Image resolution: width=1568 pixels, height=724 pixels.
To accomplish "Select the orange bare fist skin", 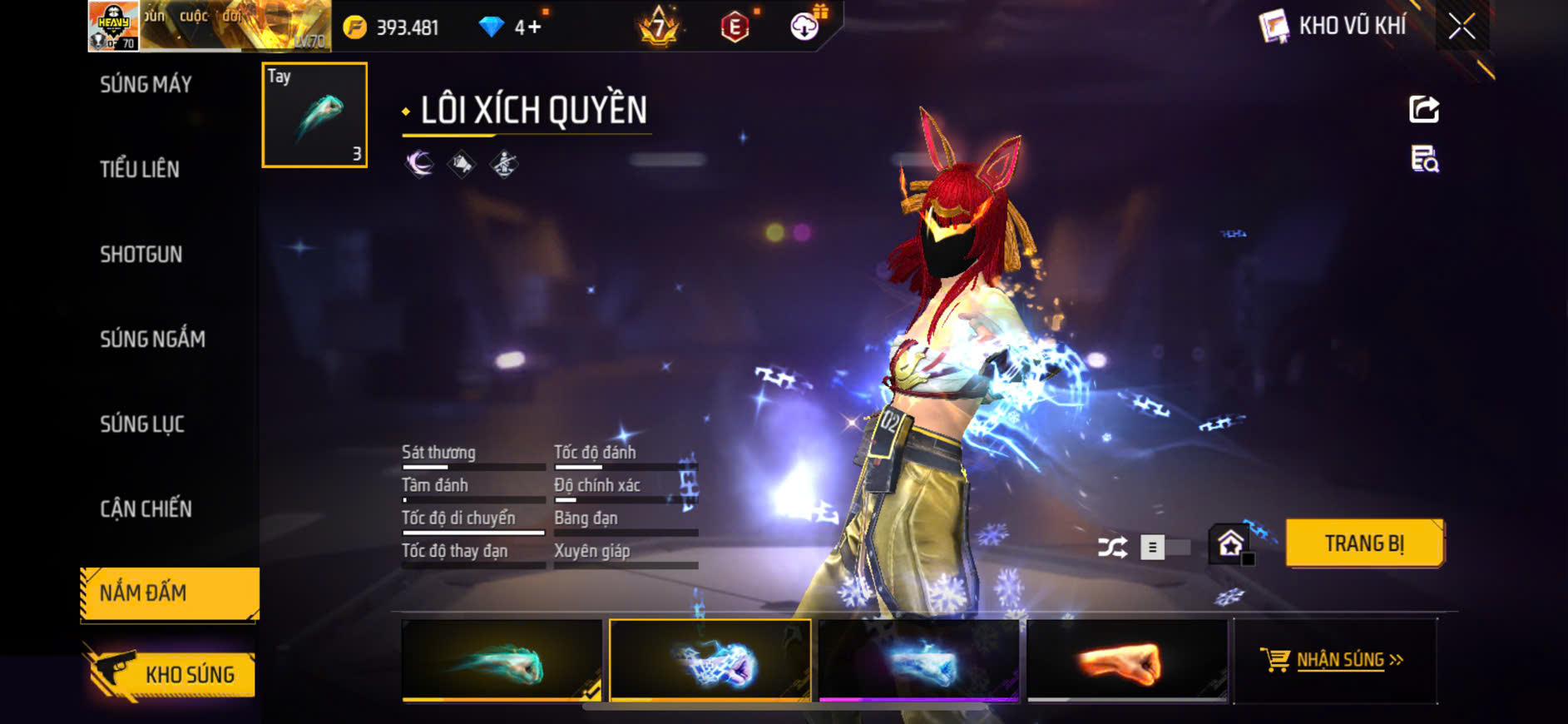I will 1127,661.
